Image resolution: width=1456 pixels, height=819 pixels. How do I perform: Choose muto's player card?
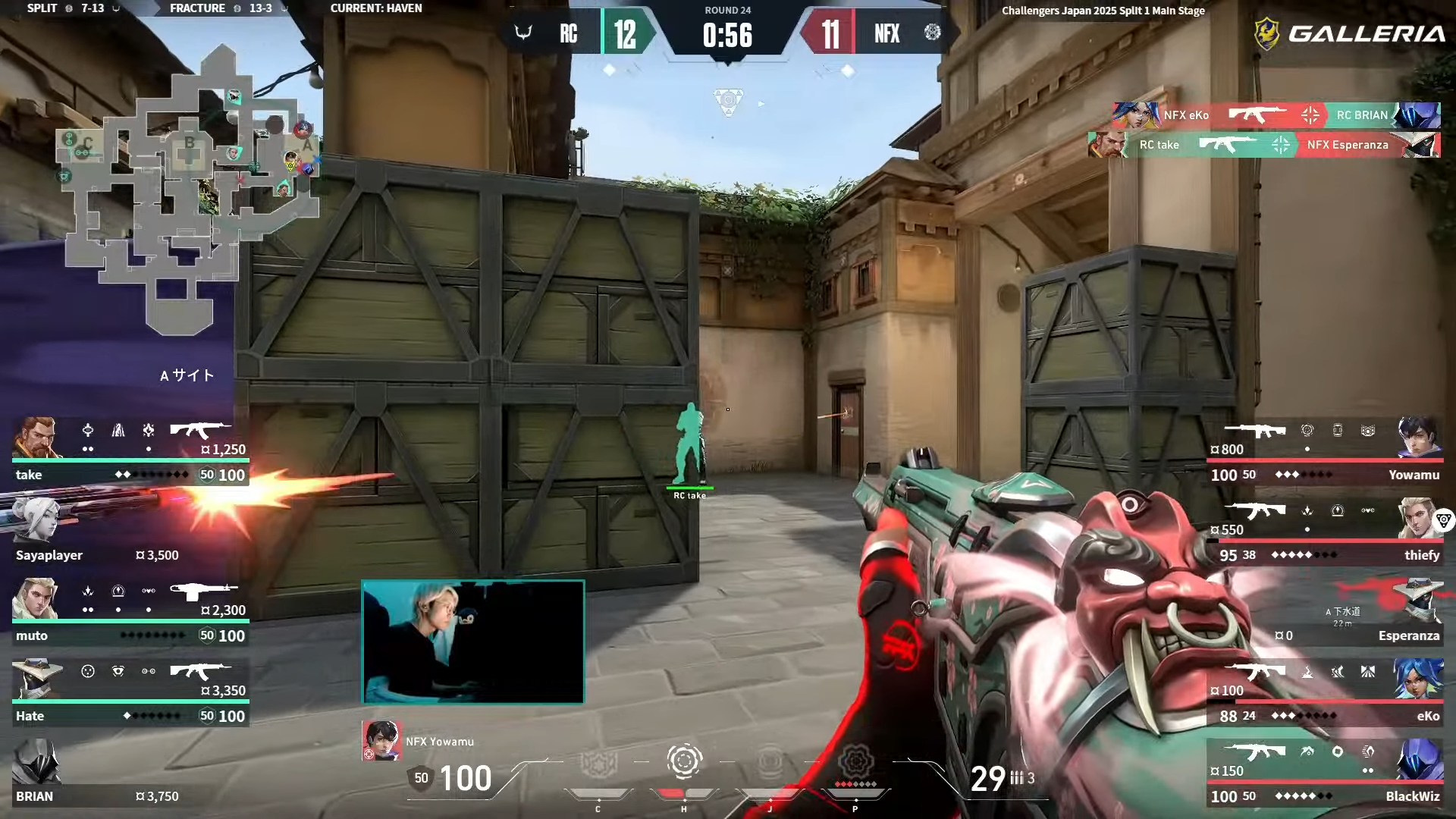130,612
